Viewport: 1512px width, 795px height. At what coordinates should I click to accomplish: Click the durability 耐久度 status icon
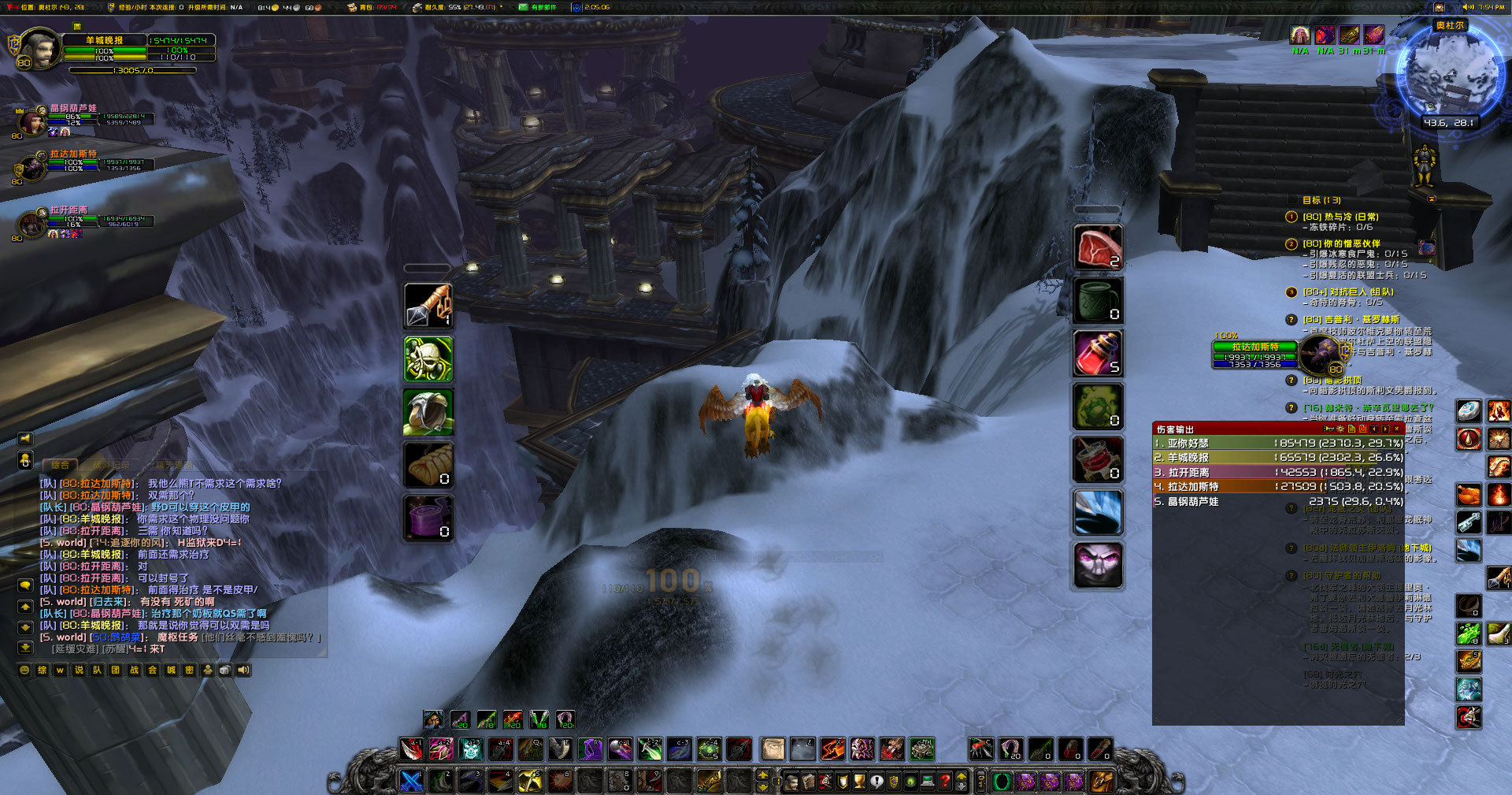coord(417,7)
